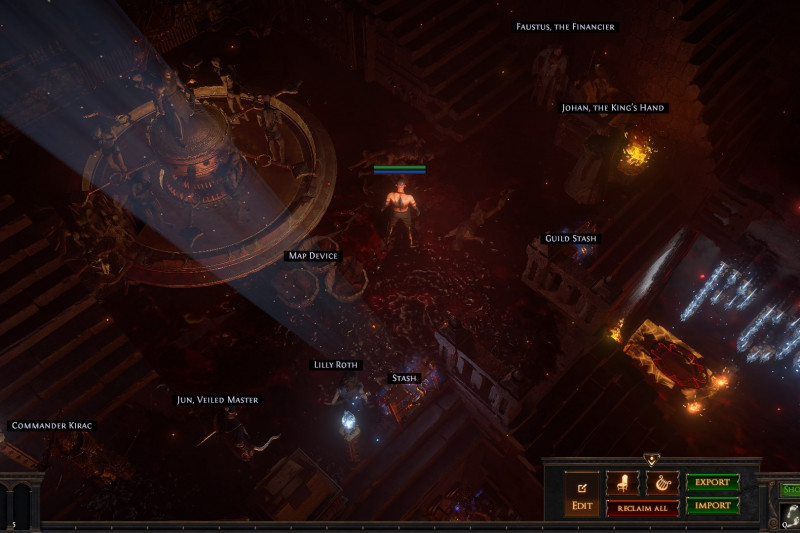800x533 pixels.
Task: Click Faustus, the Financier nameplate
Action: pyautogui.click(x=565, y=27)
